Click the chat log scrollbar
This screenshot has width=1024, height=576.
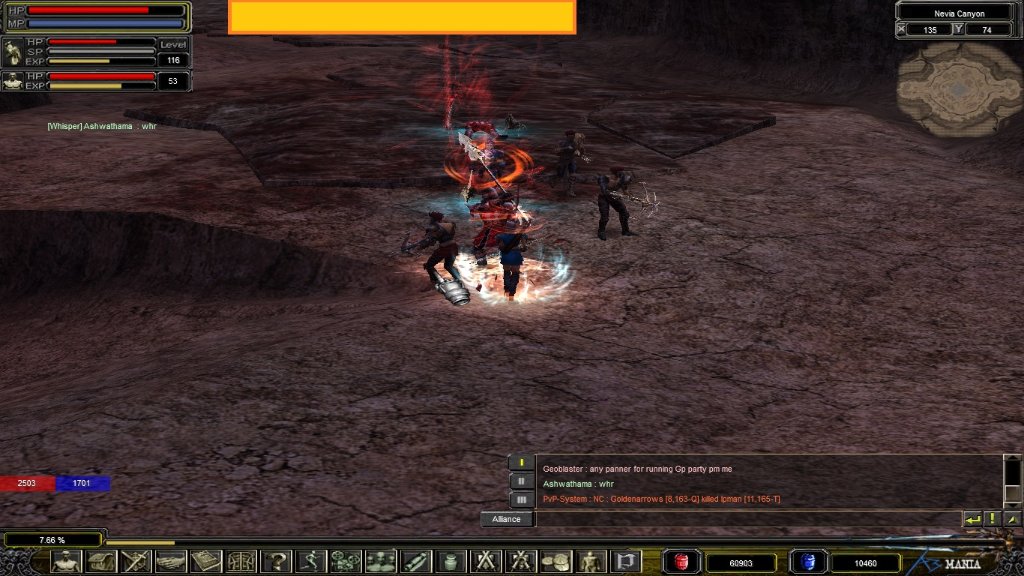pyautogui.click(x=1012, y=480)
